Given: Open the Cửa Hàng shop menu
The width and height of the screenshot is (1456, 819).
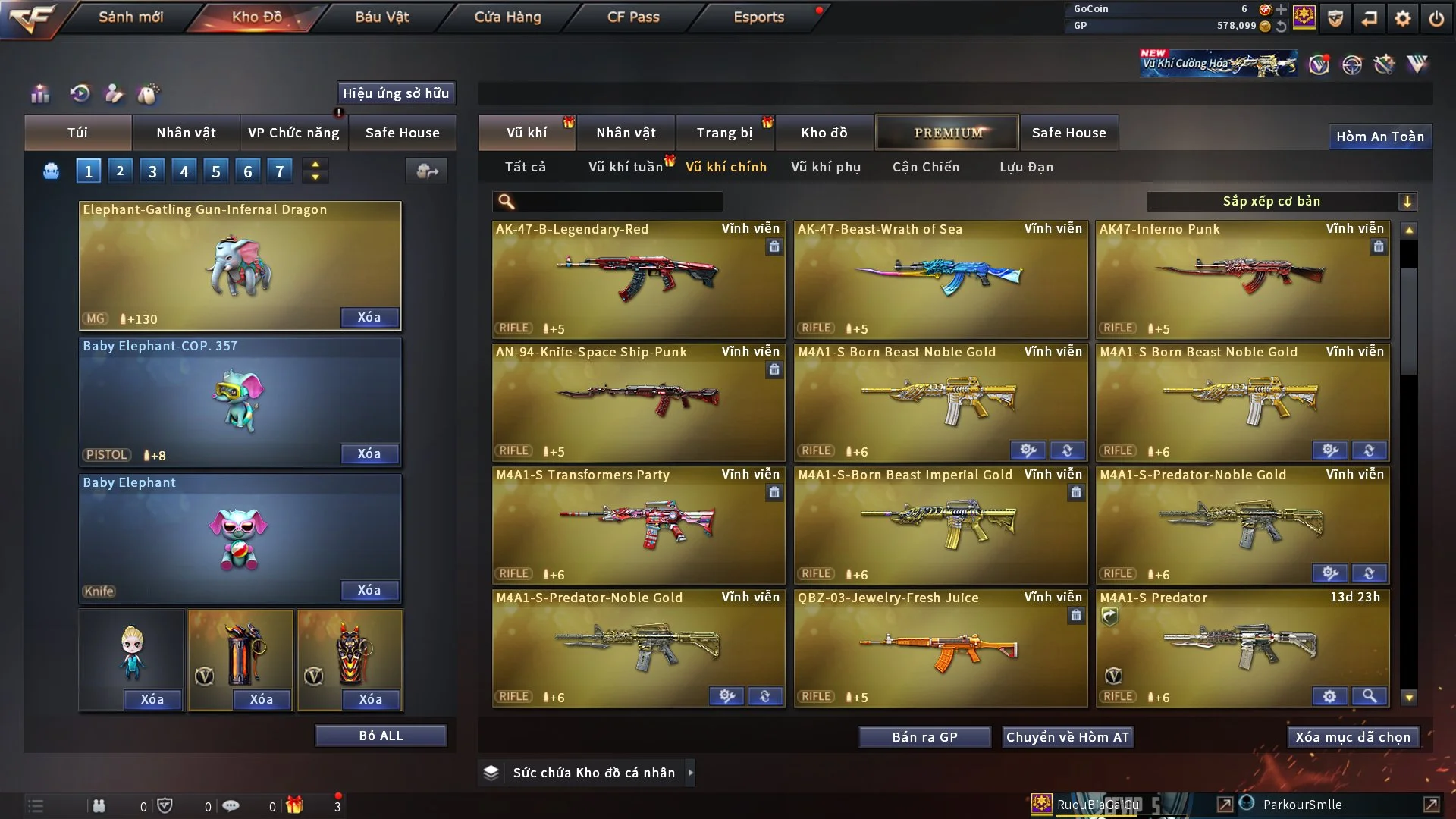Looking at the screenshot, I should click(507, 17).
